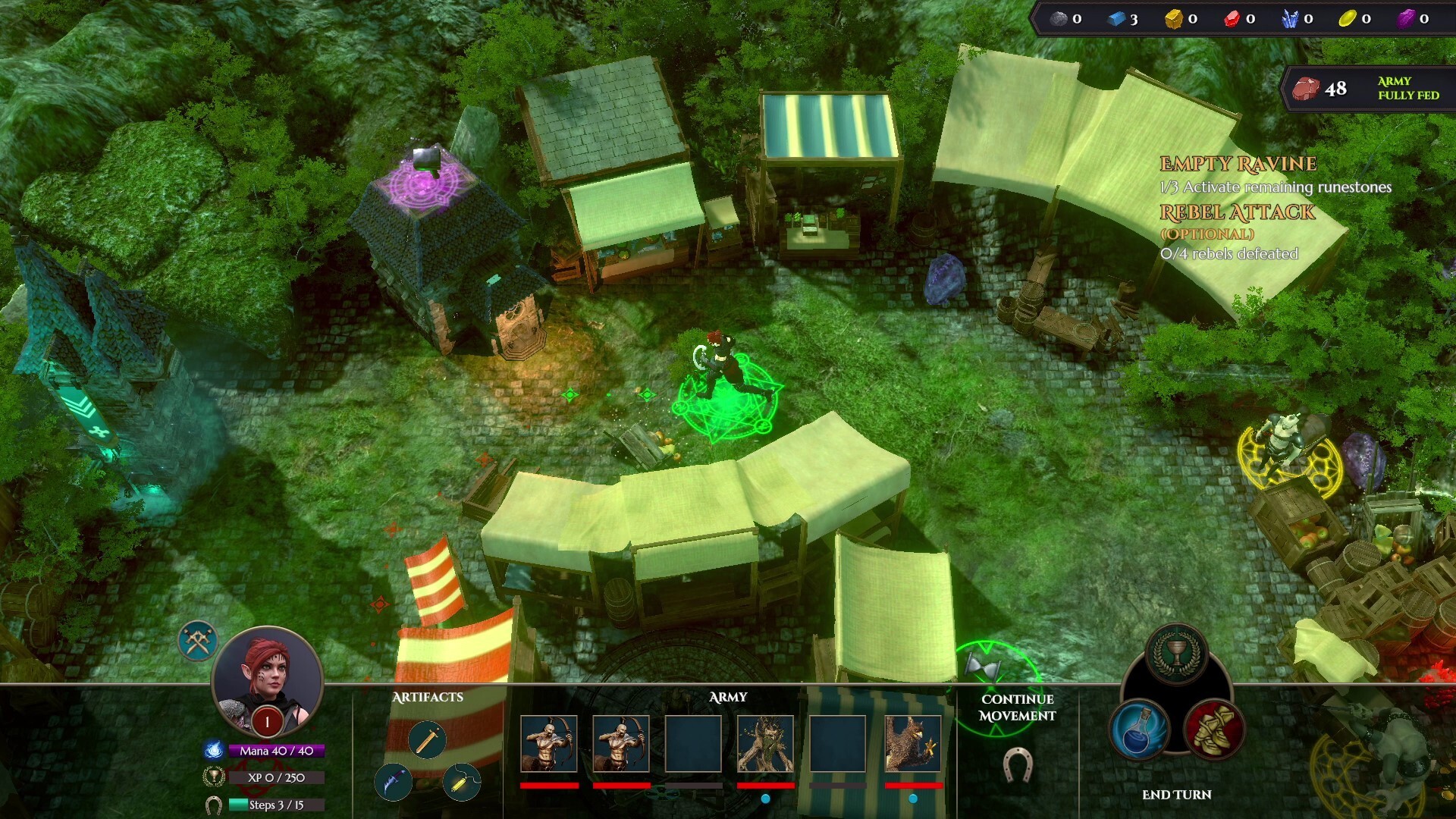The image size is (1456, 819).
Task: Click the hero level badge showing 1
Action: click(x=267, y=722)
